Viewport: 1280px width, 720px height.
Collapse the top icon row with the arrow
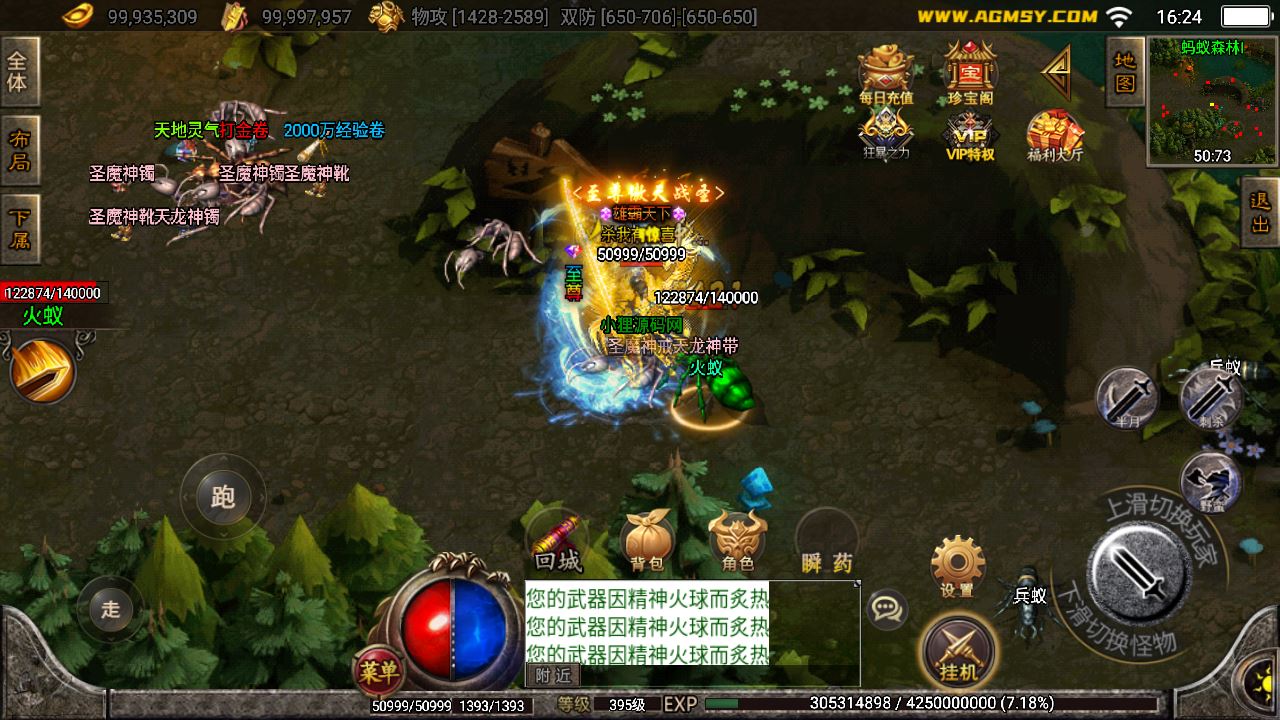(1056, 70)
